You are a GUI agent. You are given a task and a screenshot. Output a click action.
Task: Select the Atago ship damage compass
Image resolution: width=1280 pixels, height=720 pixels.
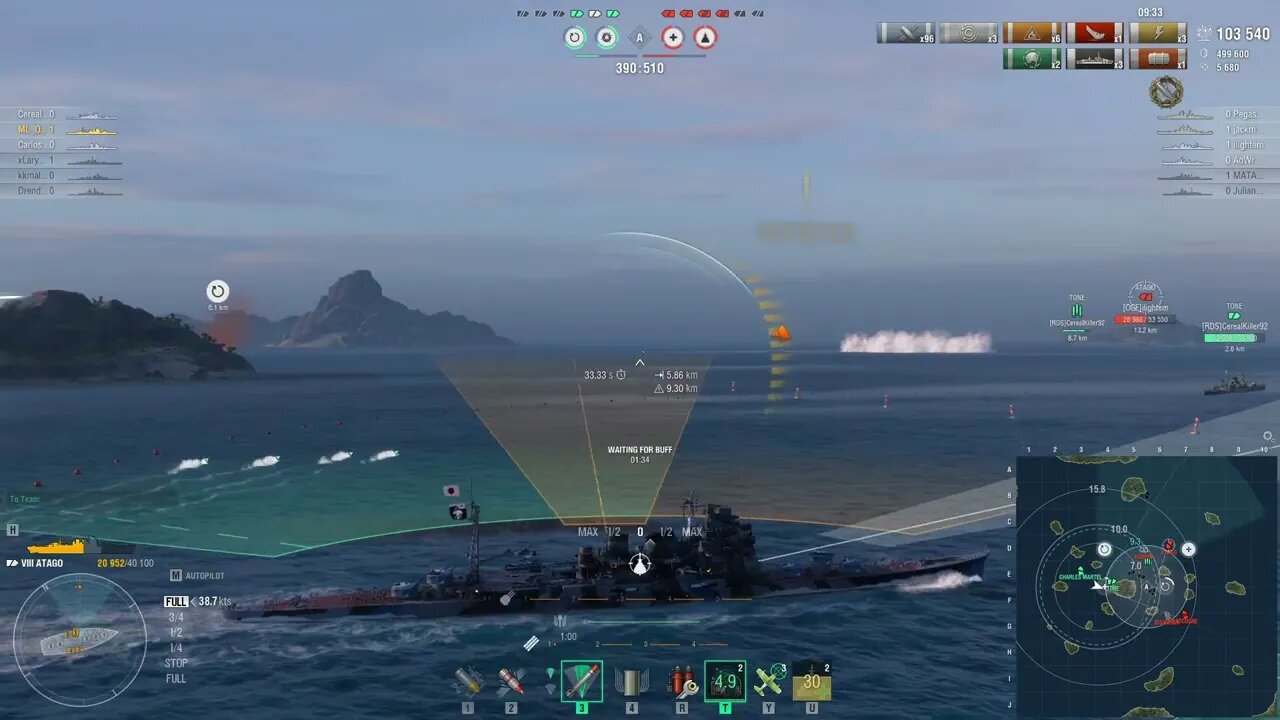[79, 640]
